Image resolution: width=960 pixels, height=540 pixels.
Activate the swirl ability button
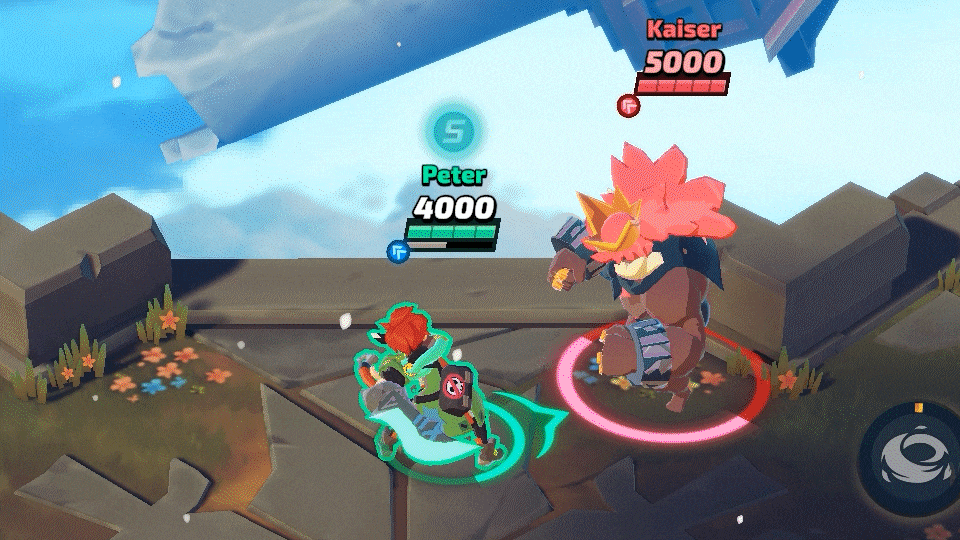coord(911,457)
